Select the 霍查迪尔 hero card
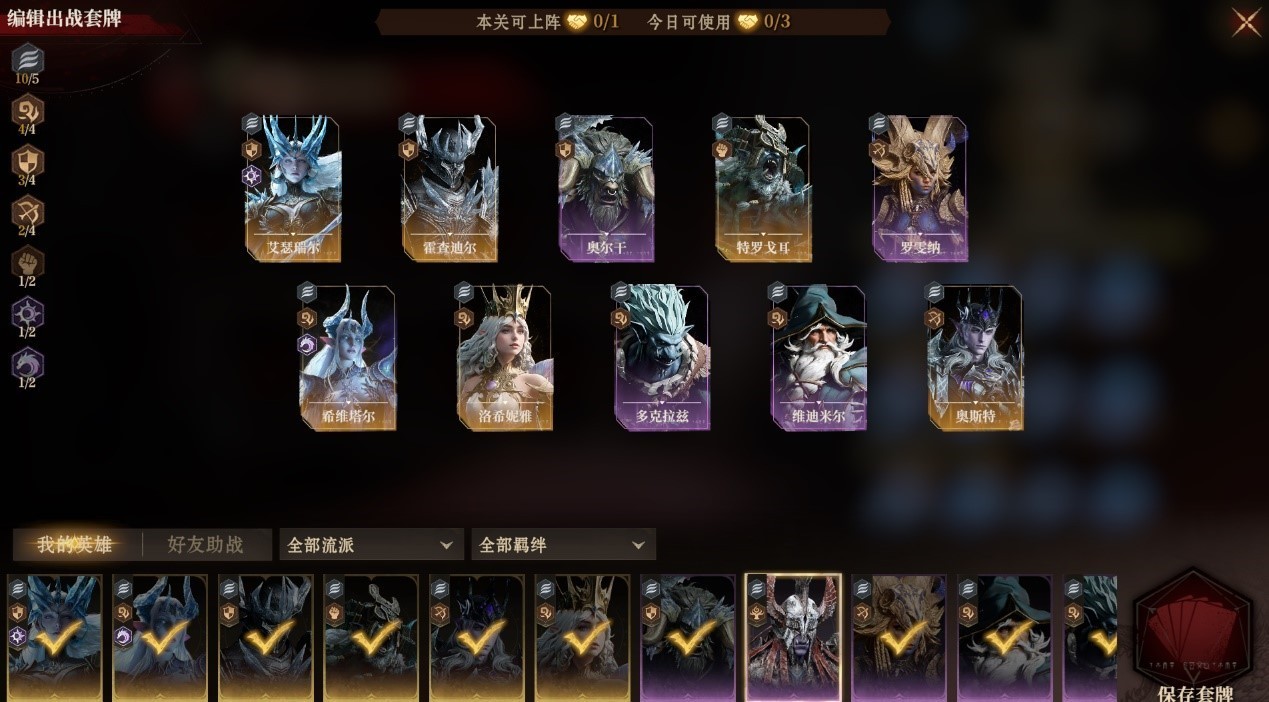 (449, 189)
